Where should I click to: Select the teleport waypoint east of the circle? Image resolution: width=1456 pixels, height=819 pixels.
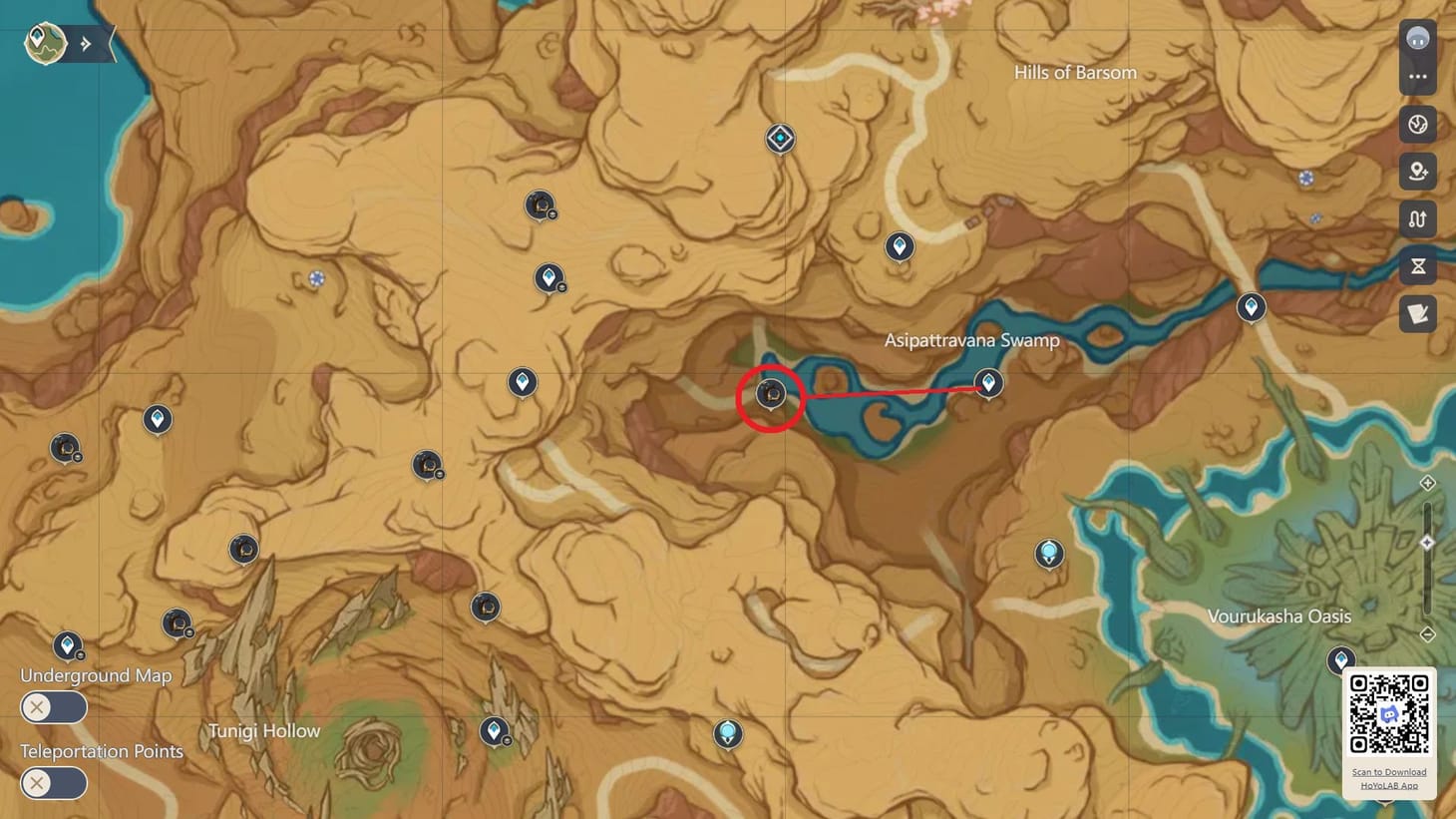point(988,382)
